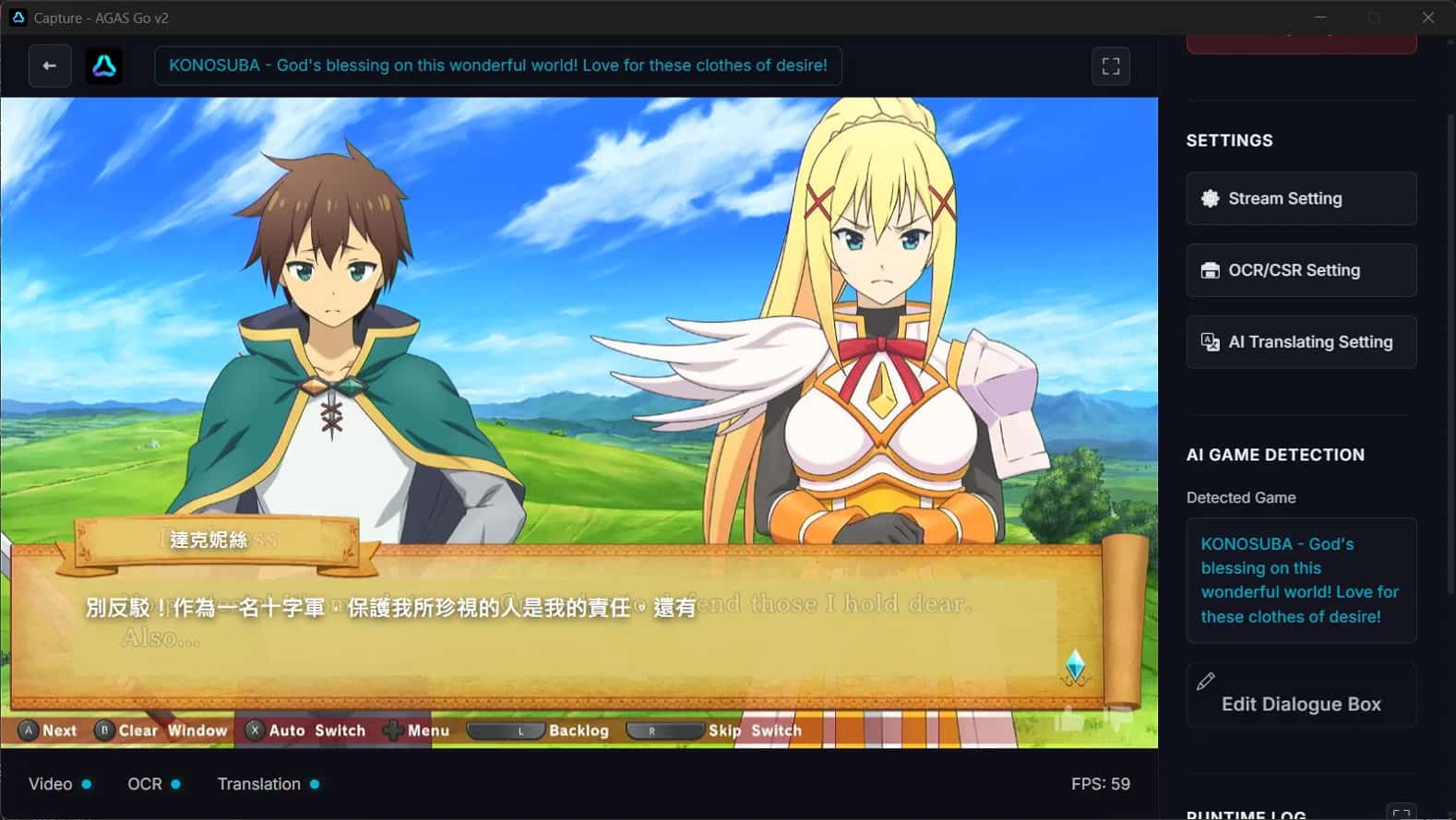Toggle the Video status indicator

point(88,783)
